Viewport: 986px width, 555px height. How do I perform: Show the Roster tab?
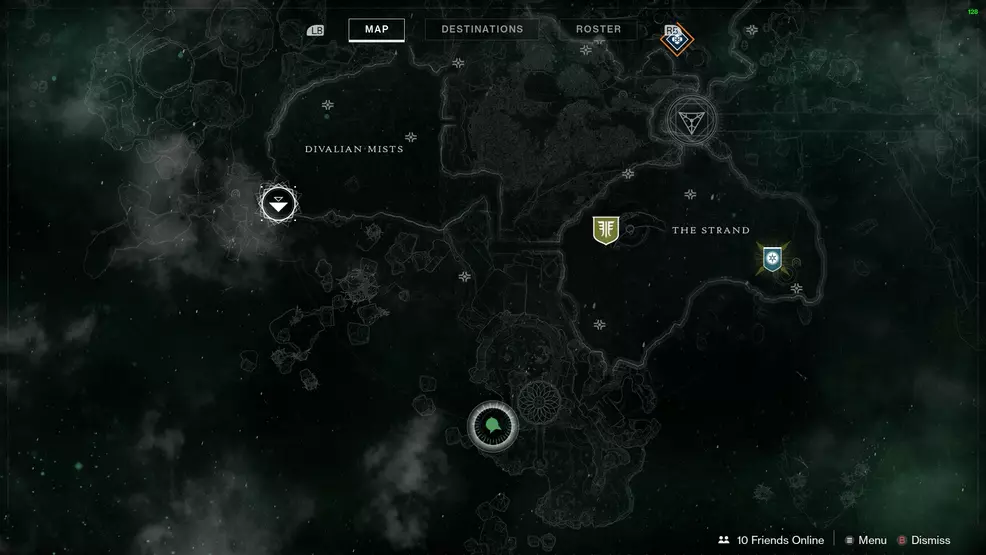click(x=598, y=29)
